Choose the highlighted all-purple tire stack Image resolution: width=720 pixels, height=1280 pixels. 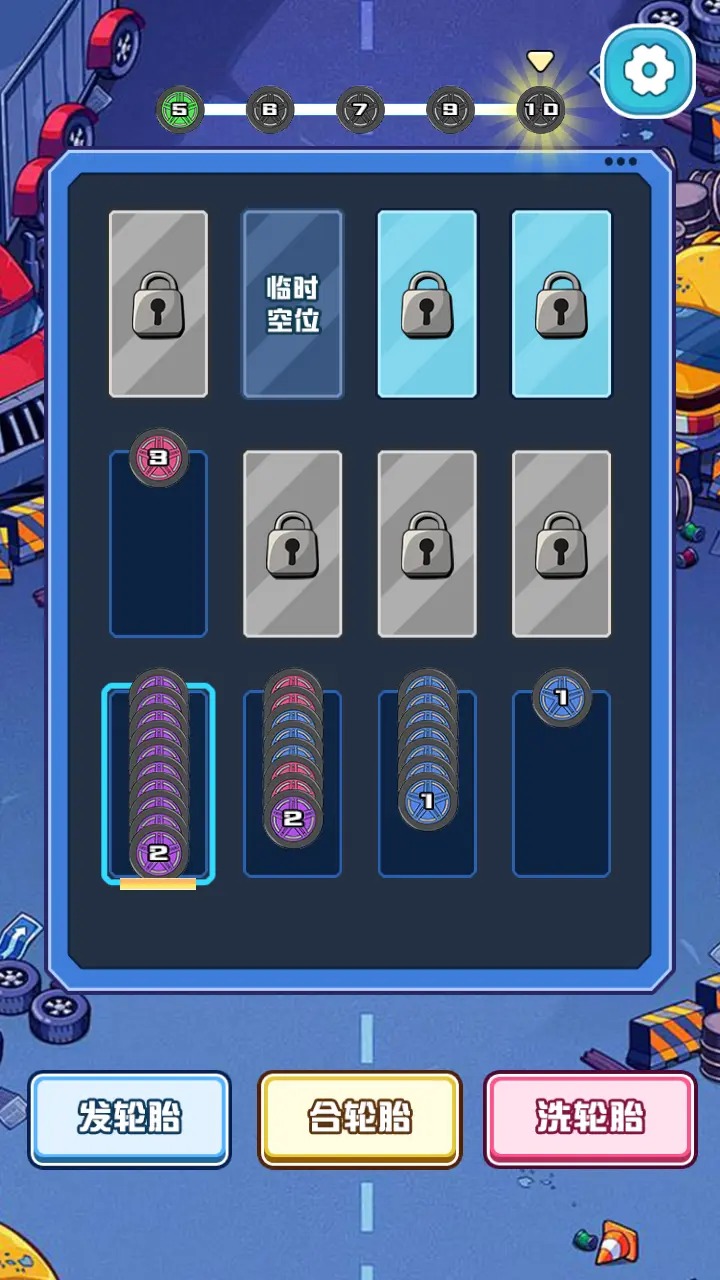(x=158, y=780)
